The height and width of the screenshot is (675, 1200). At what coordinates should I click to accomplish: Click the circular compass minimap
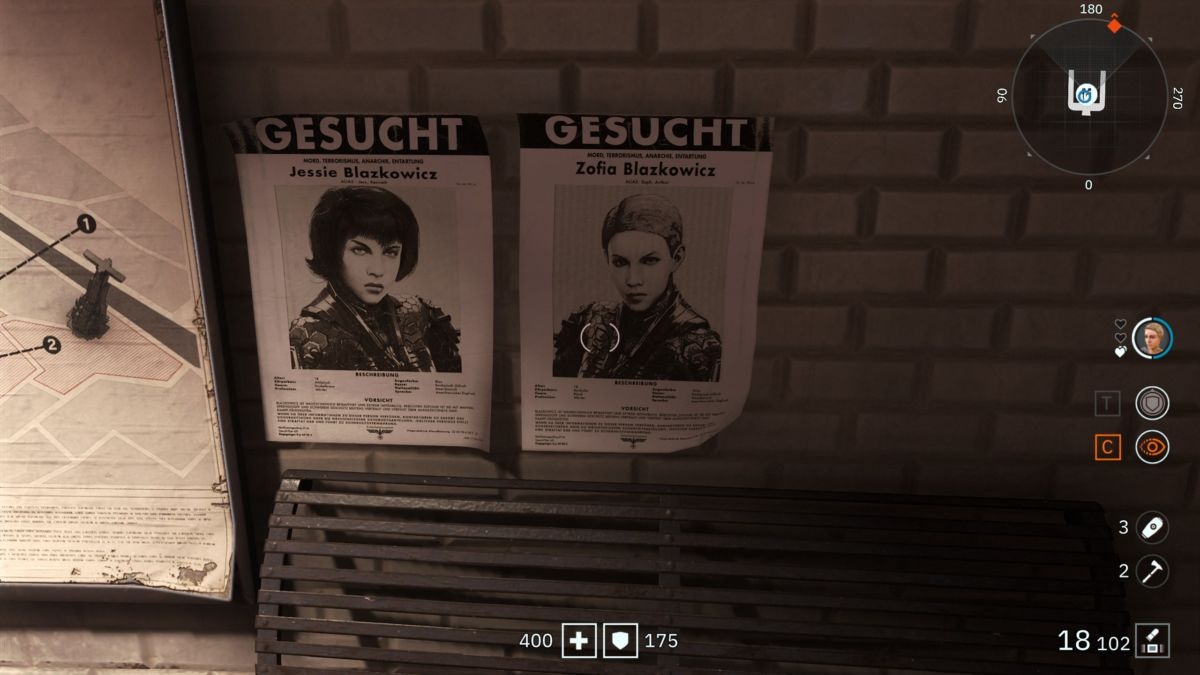click(x=1088, y=95)
